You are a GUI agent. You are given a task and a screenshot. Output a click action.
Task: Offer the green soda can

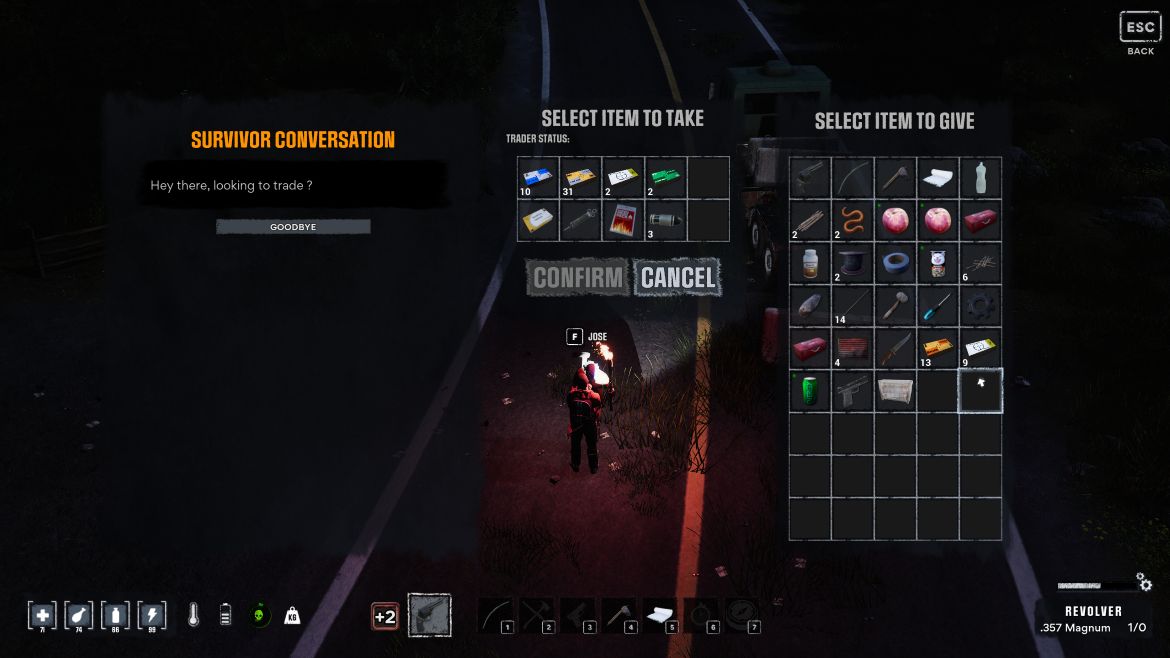pyautogui.click(x=810, y=391)
